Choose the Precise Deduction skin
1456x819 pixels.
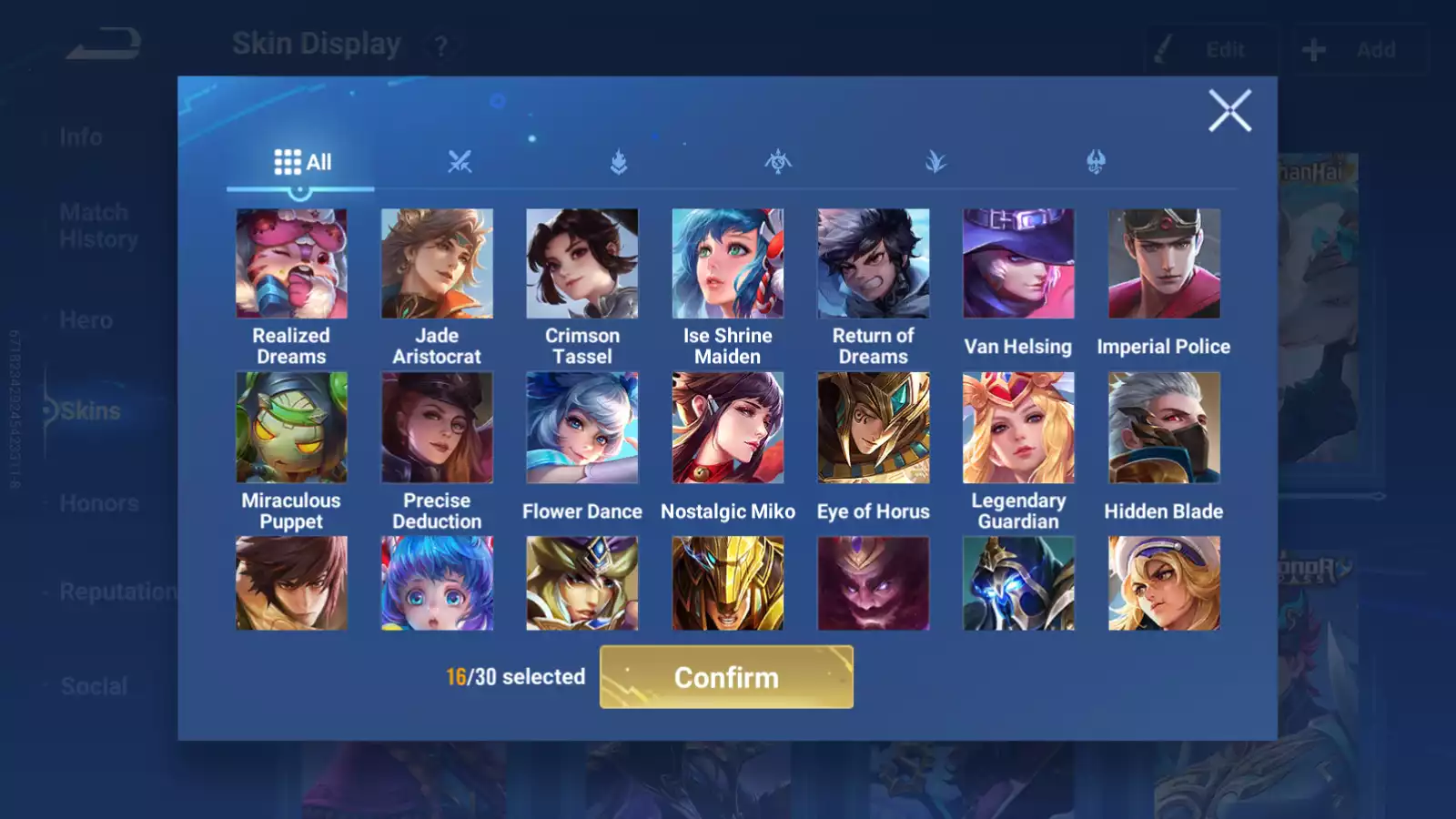(437, 428)
